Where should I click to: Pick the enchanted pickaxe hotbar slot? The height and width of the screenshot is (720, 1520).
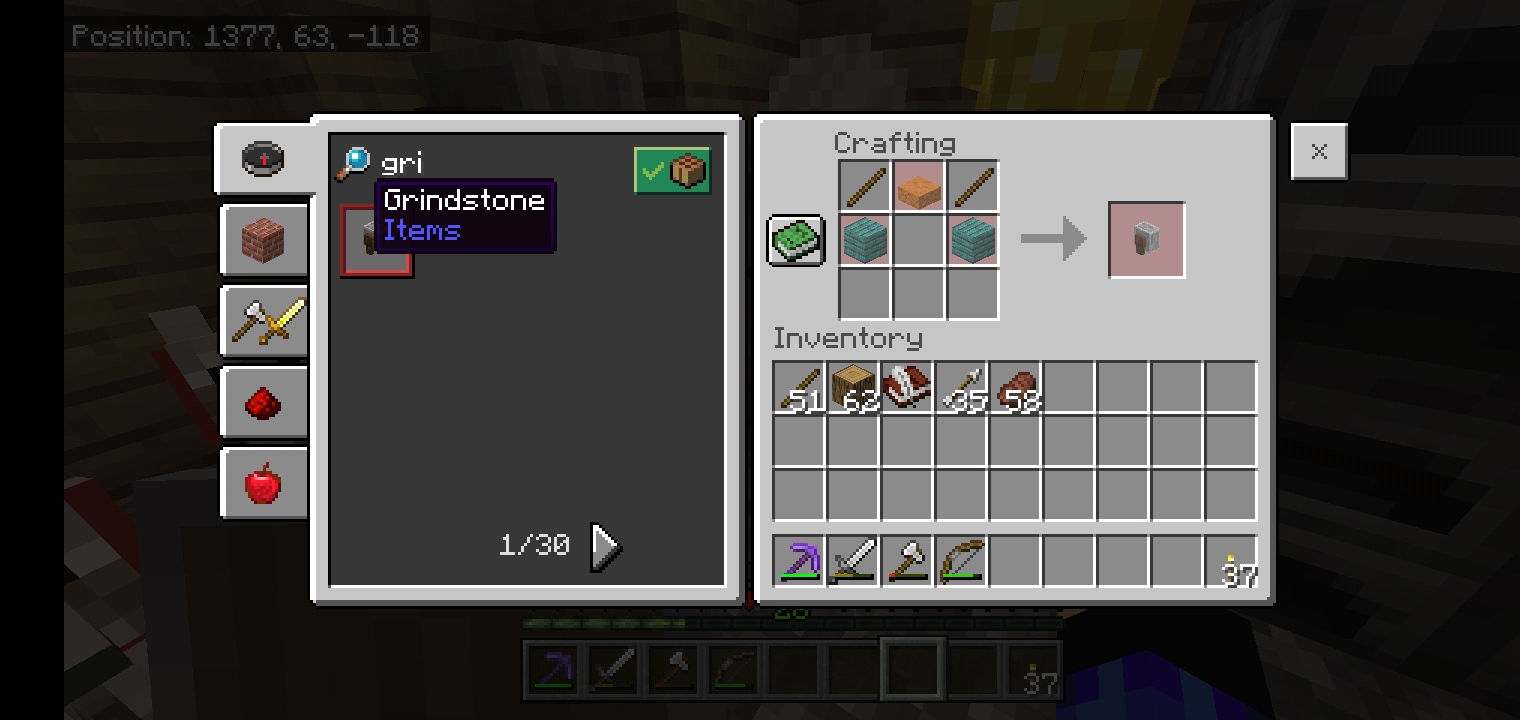(799, 561)
